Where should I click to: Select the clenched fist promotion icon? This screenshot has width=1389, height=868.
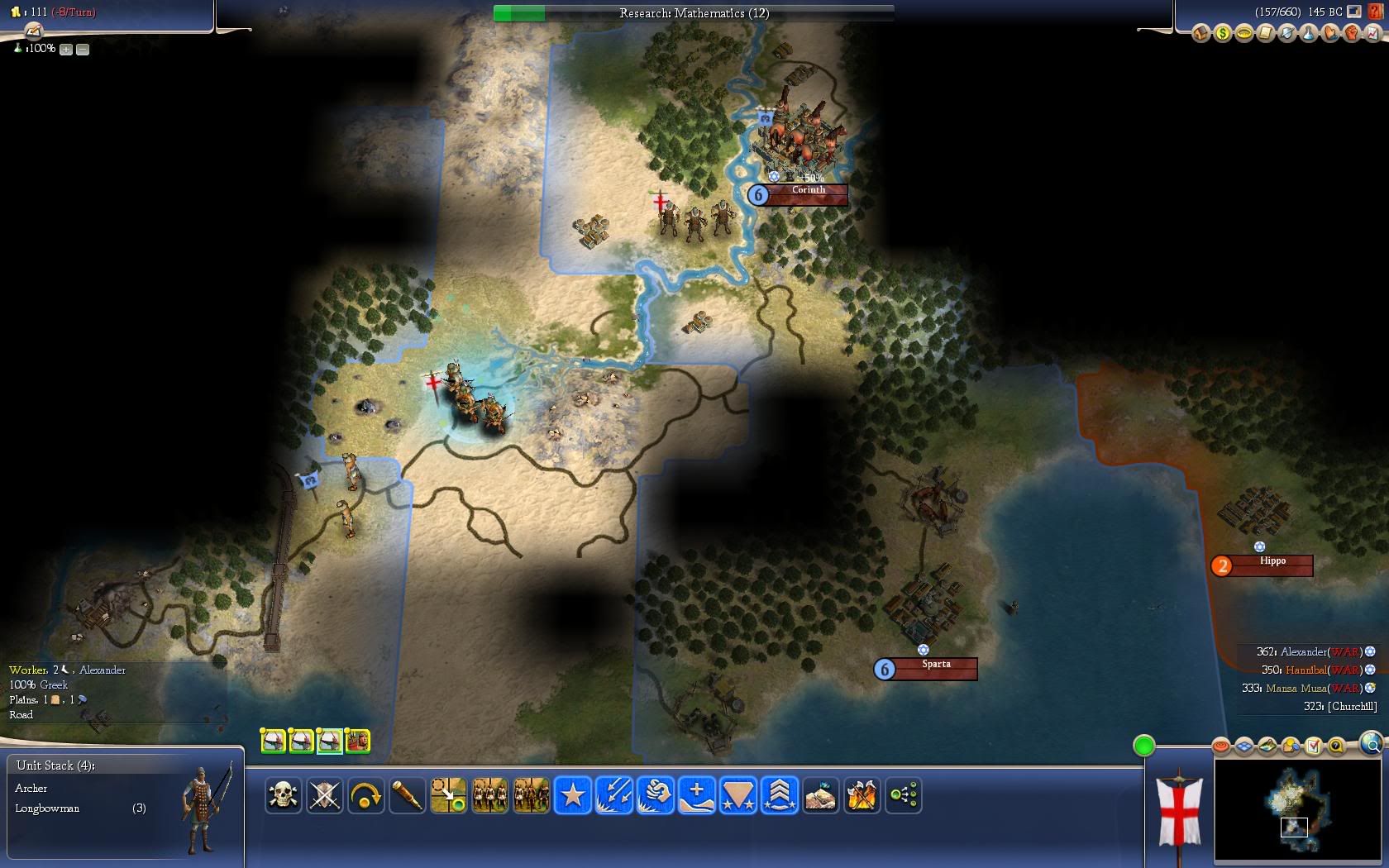[655, 795]
